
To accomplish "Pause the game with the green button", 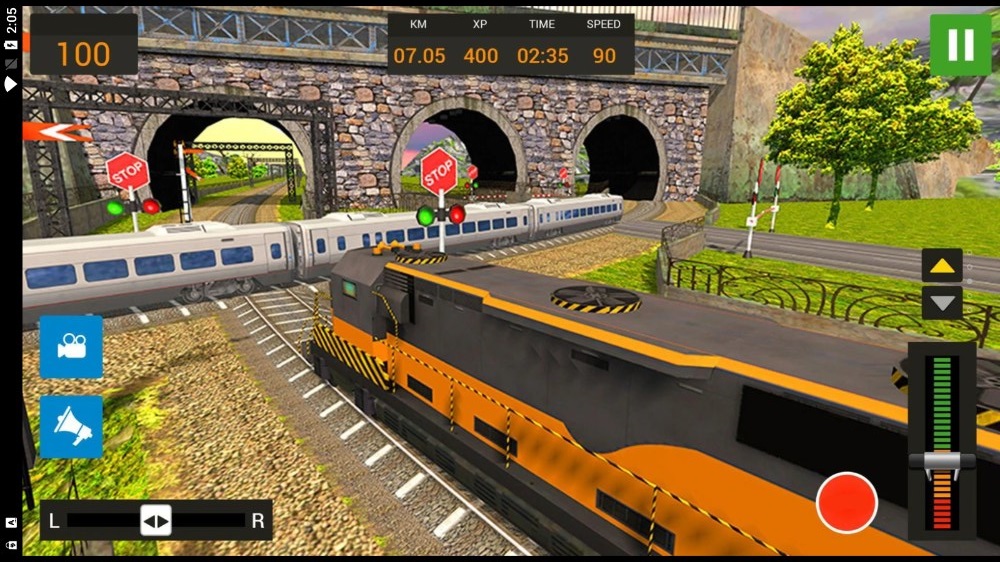I will 960,45.
